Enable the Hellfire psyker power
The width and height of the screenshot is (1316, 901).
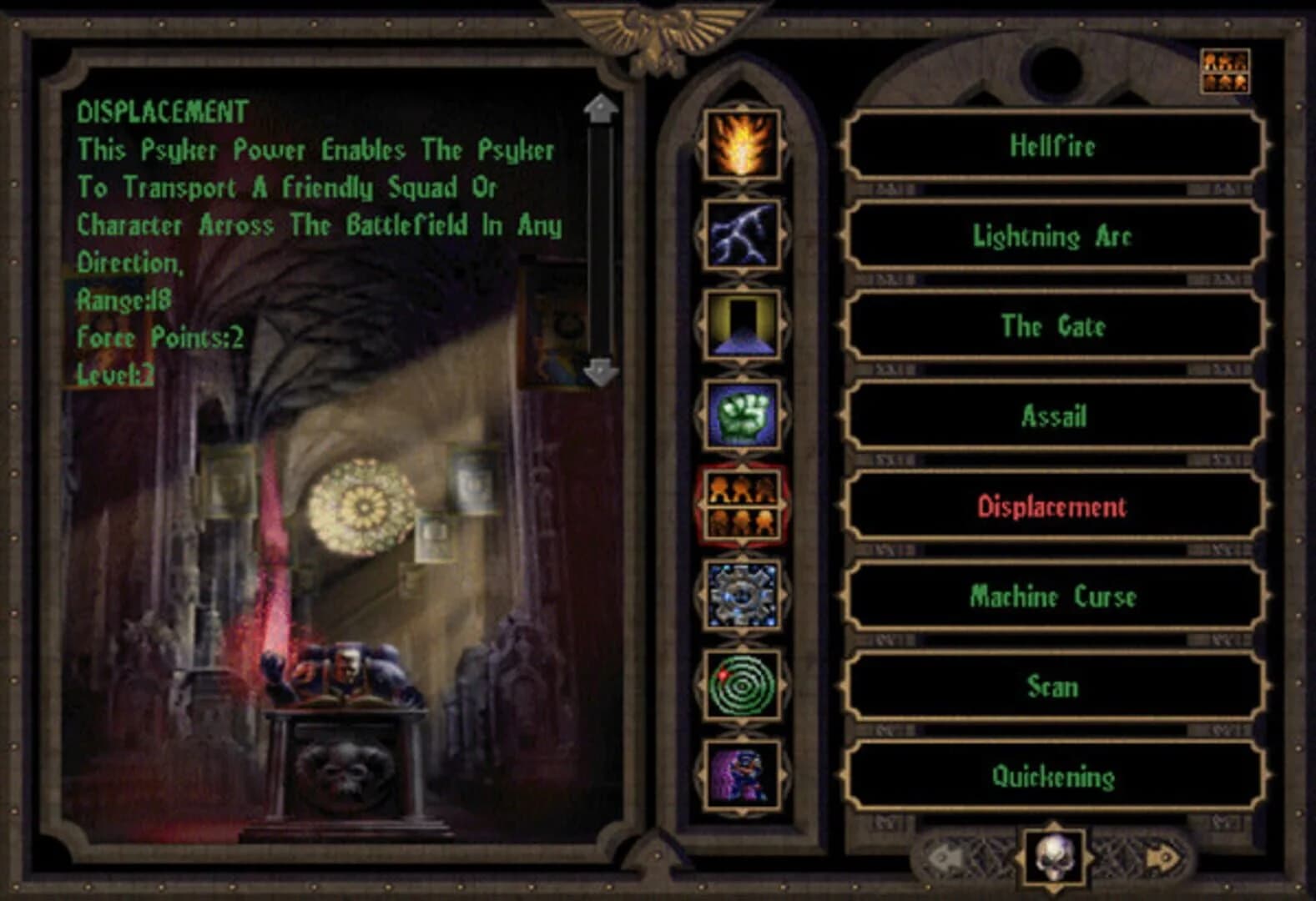(1051, 145)
